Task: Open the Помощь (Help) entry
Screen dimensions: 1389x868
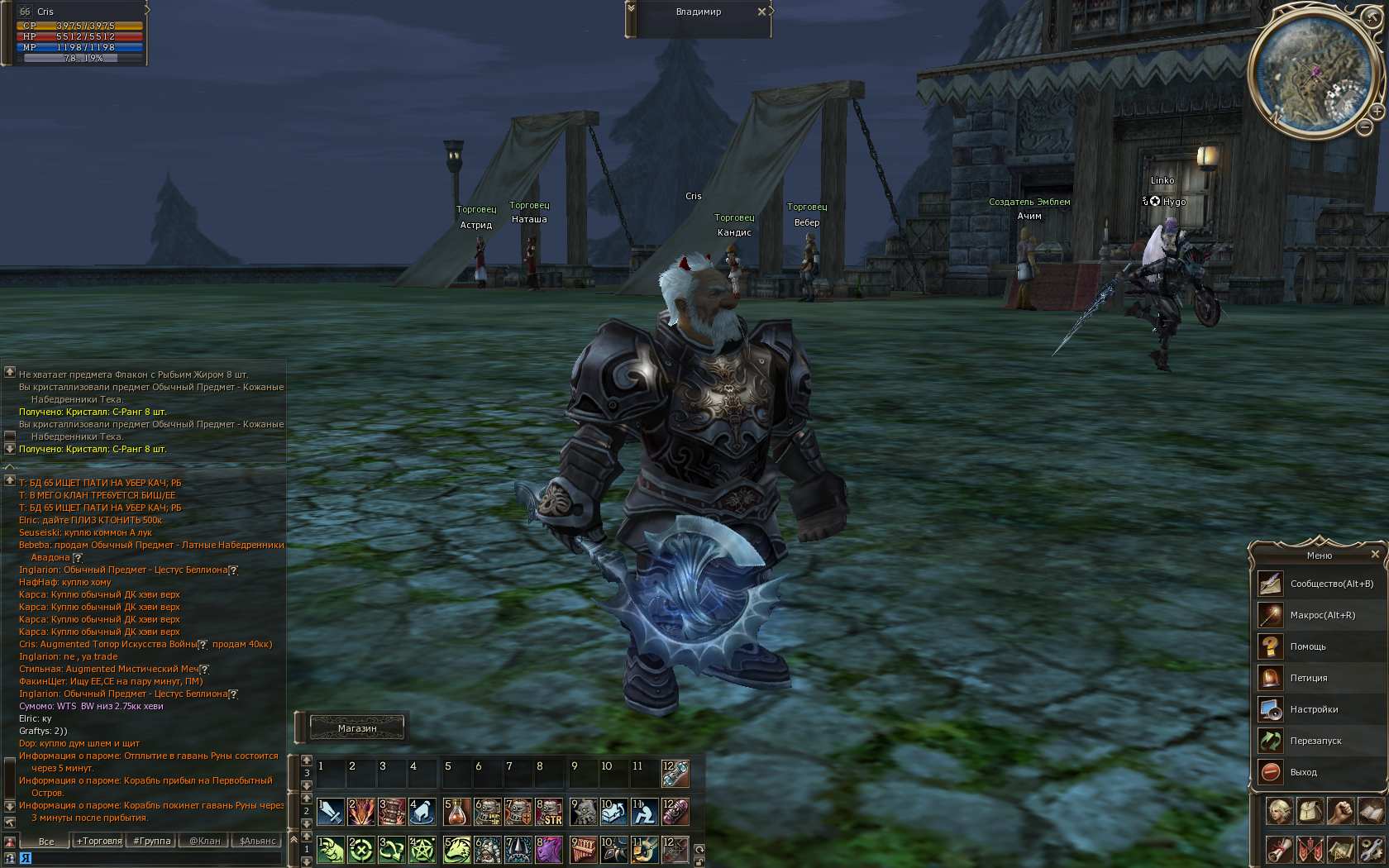Action: coord(1307,646)
